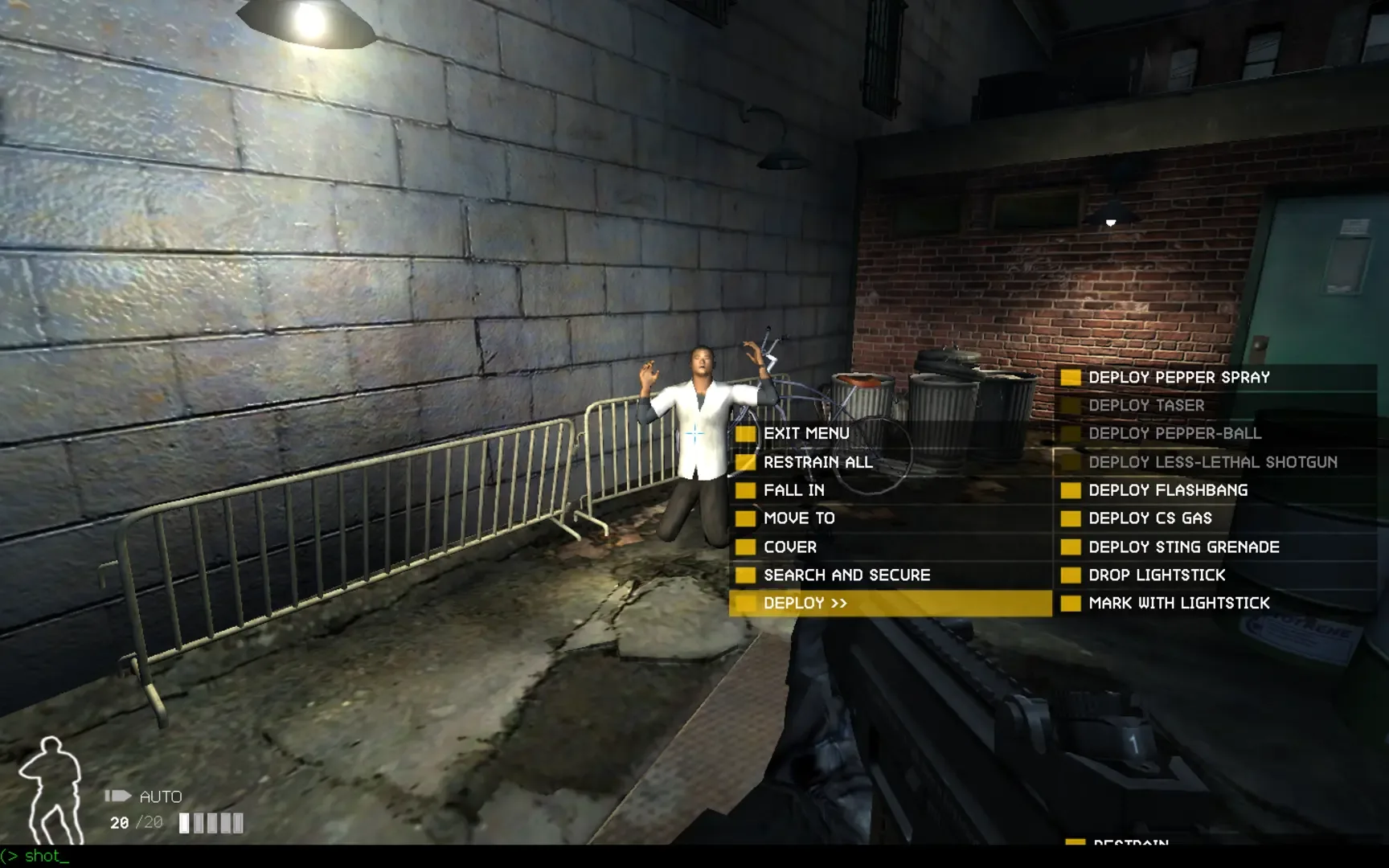Image resolution: width=1389 pixels, height=868 pixels.
Task: Issue the DEPLOY TASER order
Action: tap(1145, 405)
